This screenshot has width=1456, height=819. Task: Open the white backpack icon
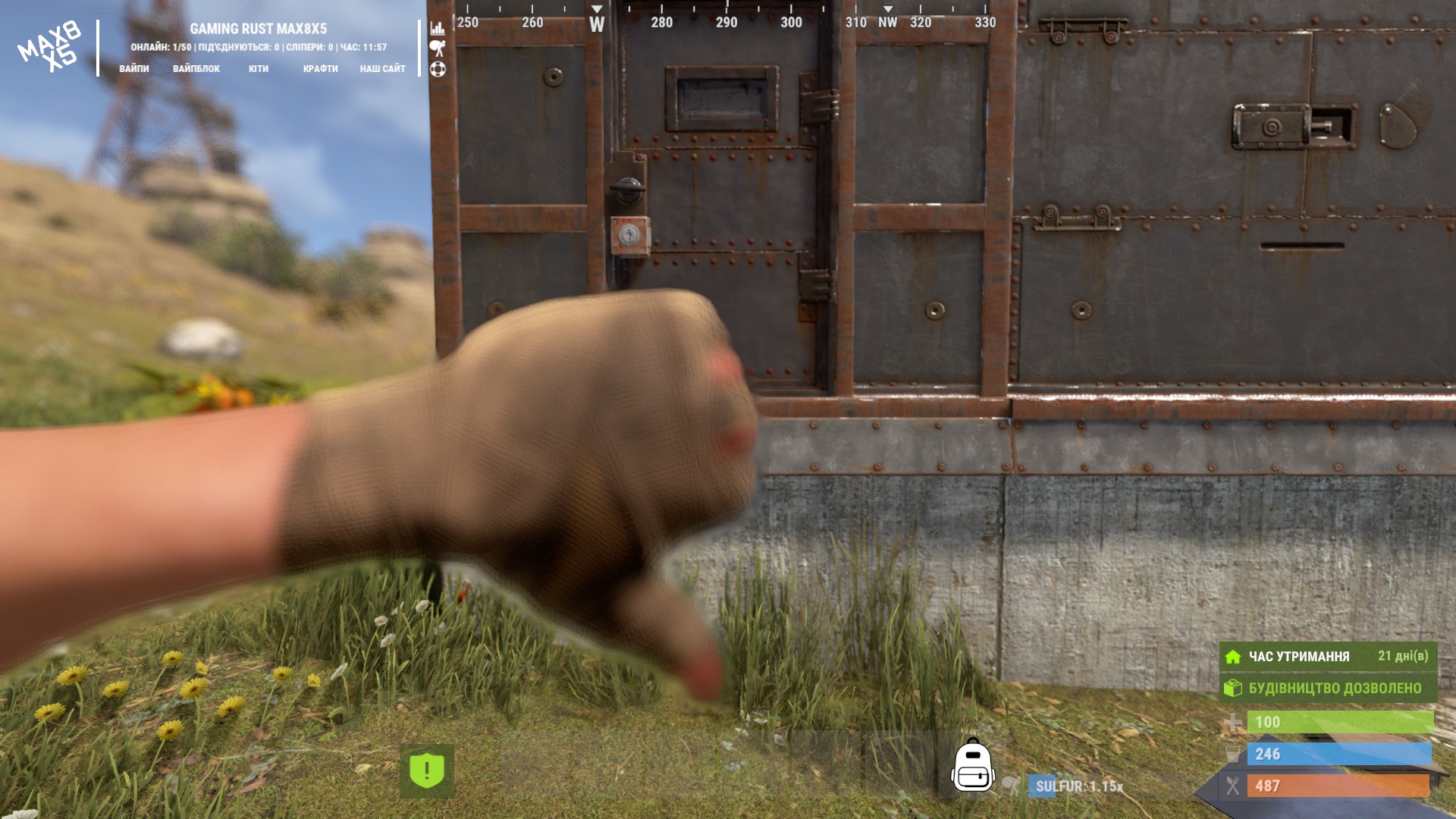point(973,766)
